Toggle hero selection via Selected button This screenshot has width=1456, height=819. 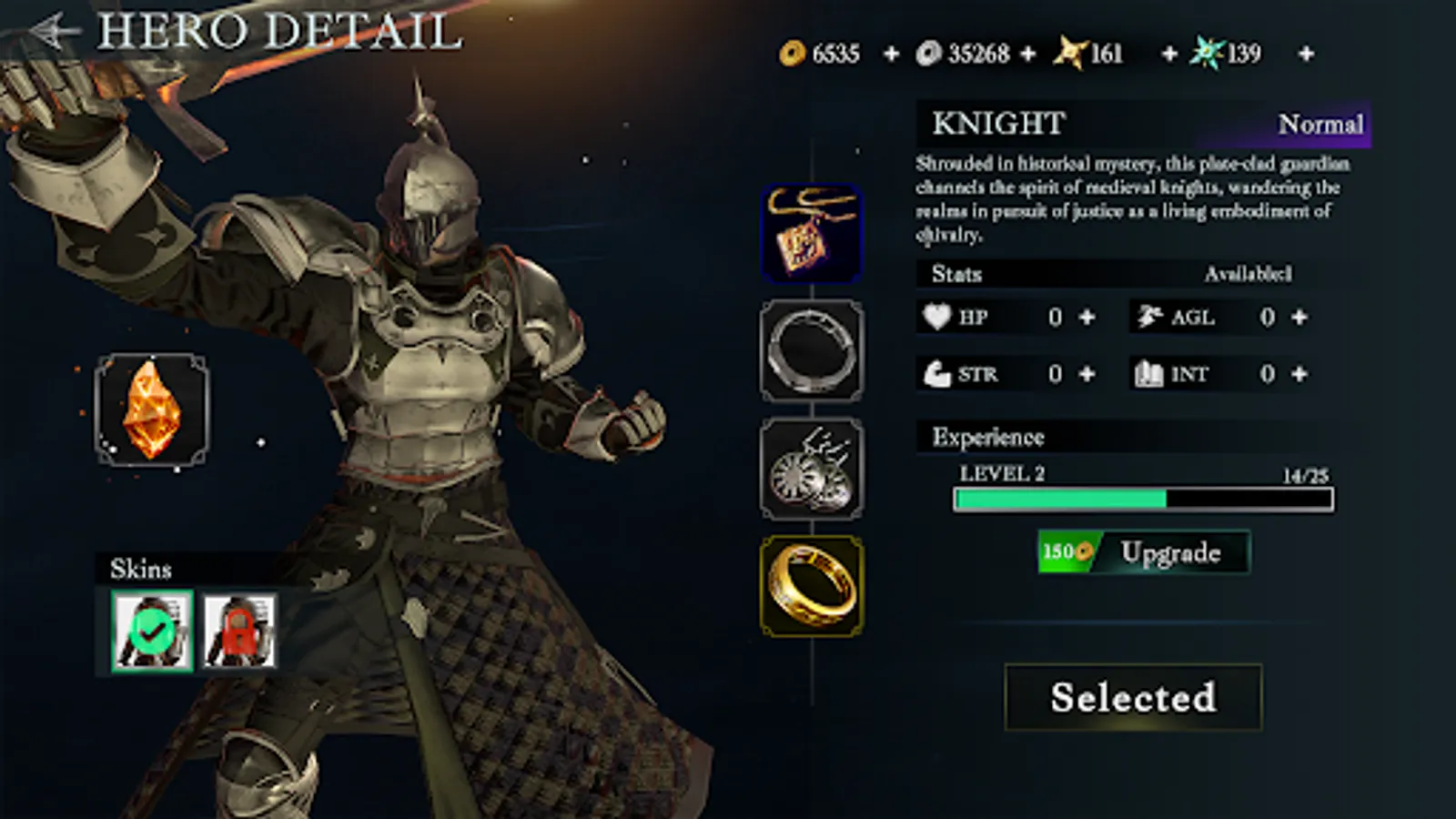(1133, 697)
